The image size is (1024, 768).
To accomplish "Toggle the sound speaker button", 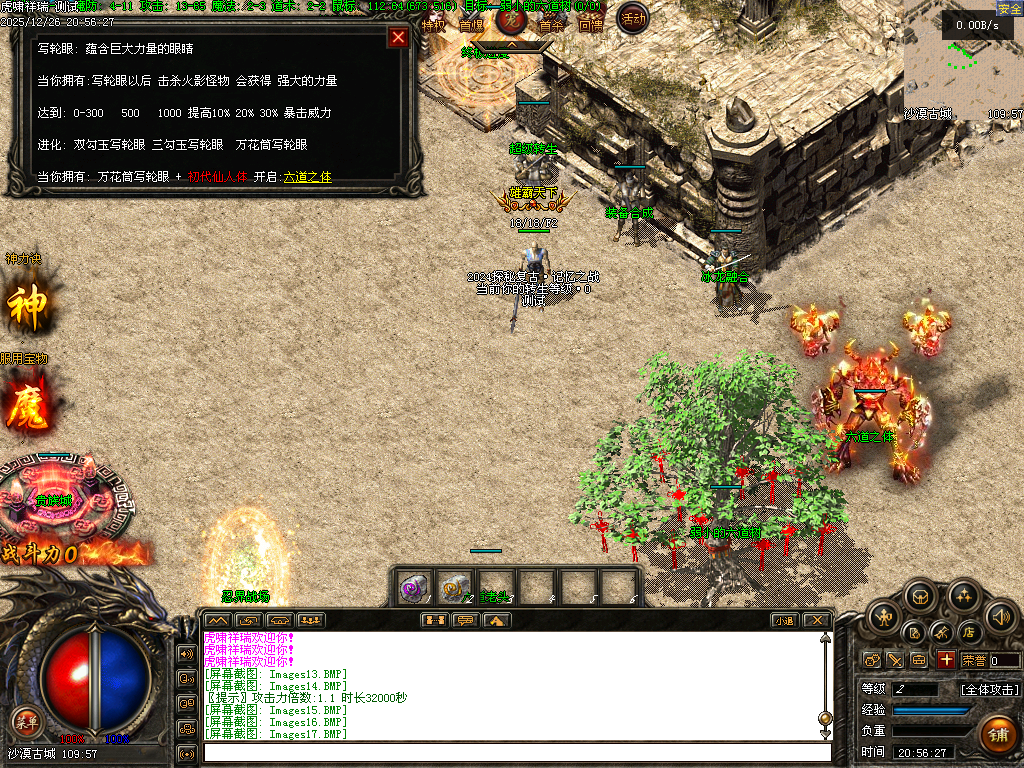I will click(1000, 616).
